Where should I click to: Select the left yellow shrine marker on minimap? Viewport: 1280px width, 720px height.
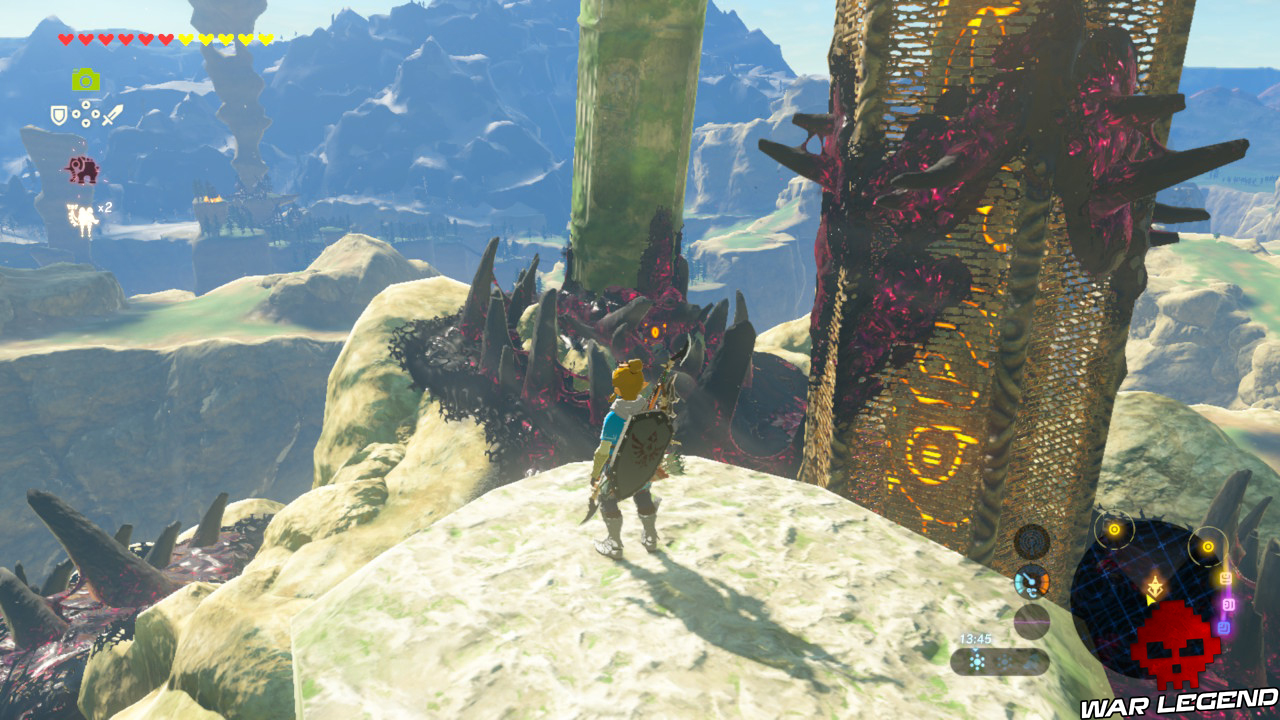(x=1114, y=529)
